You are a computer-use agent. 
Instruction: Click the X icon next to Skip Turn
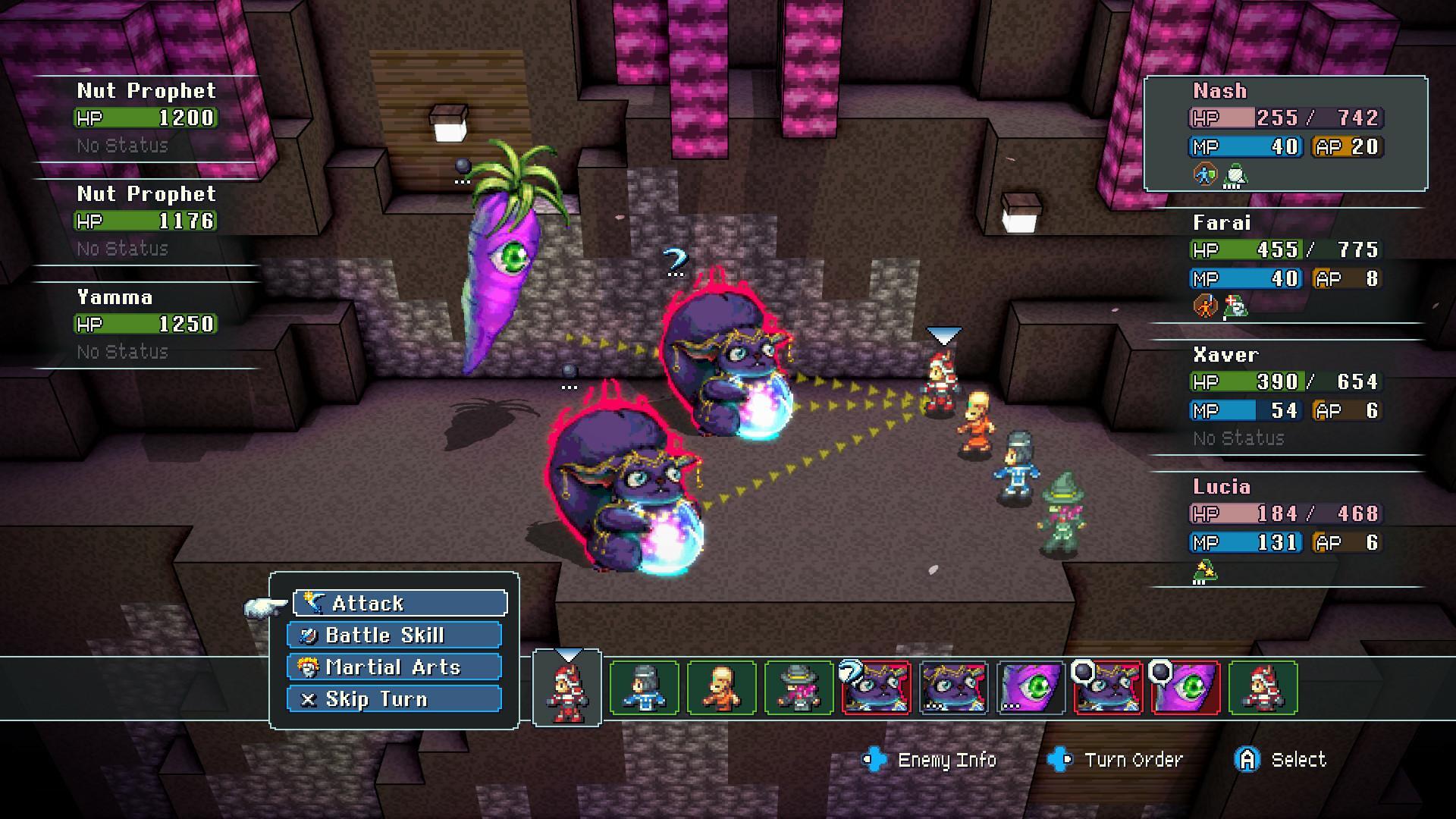click(308, 698)
